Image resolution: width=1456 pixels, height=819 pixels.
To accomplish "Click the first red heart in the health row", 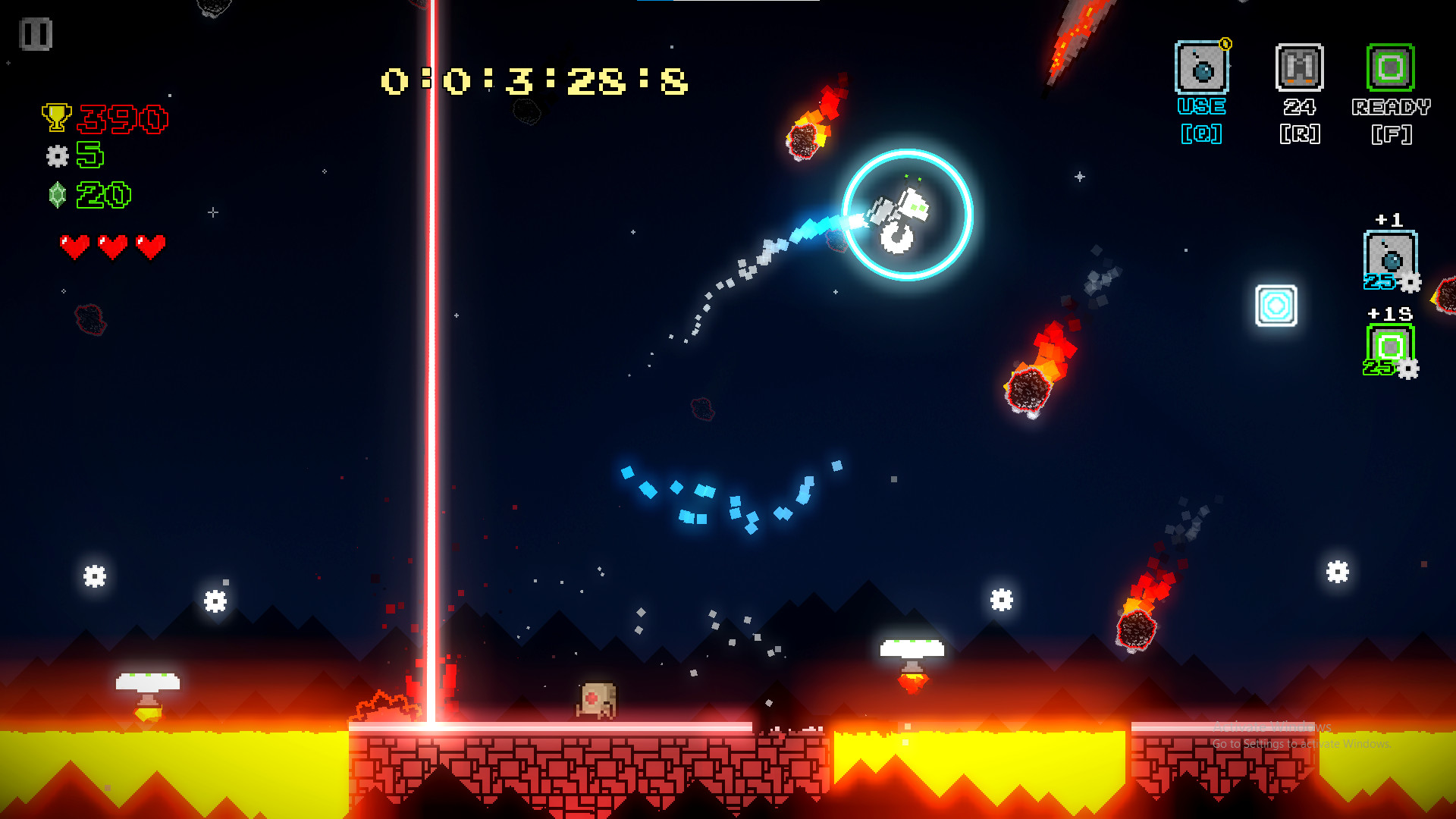I will (x=74, y=244).
